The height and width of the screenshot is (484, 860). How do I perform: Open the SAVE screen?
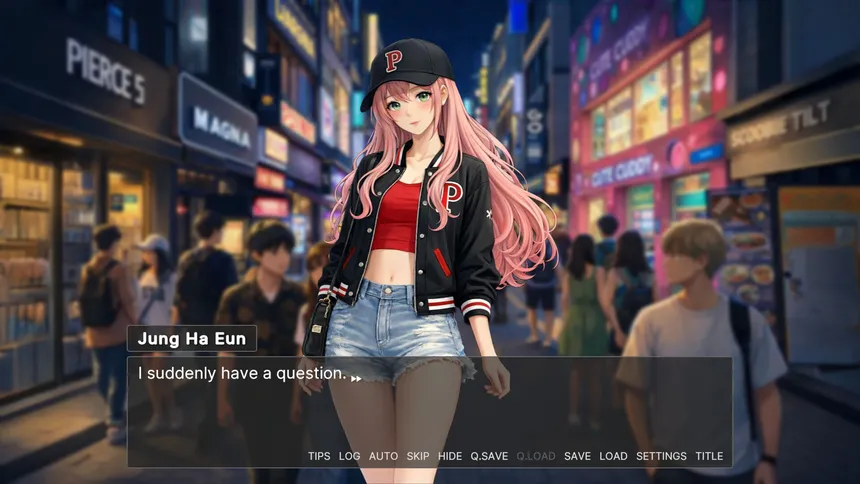coord(577,456)
